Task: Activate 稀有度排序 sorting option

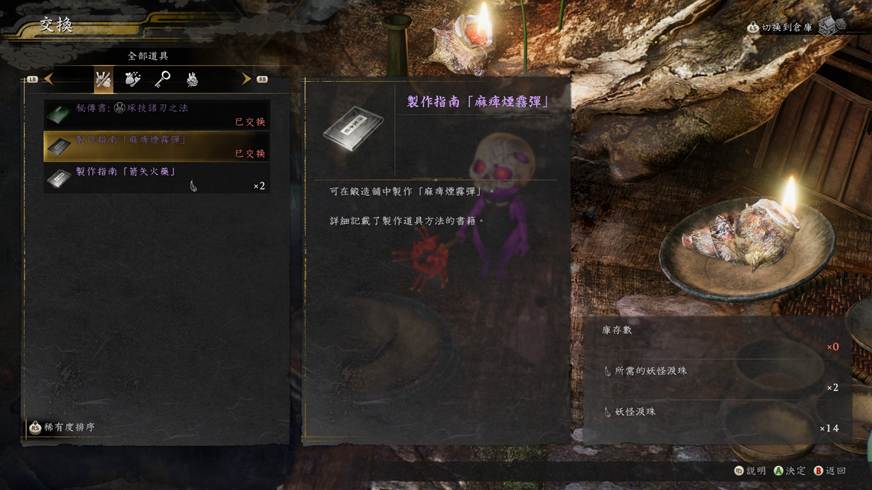Action: tap(66, 427)
